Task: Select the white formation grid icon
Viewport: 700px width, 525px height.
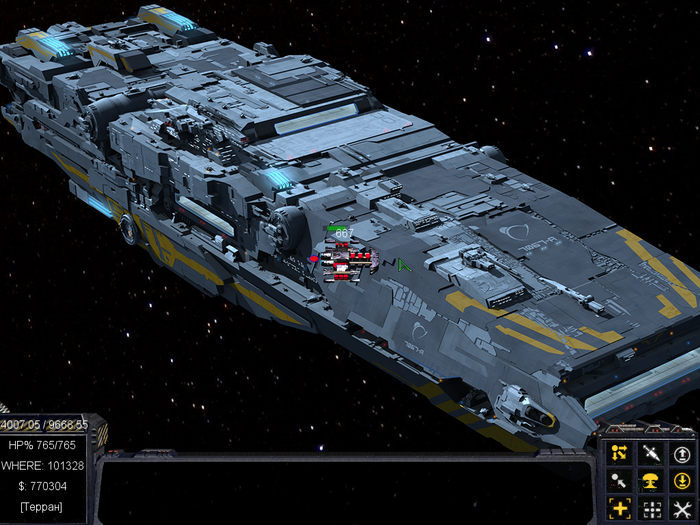Action: click(651, 509)
